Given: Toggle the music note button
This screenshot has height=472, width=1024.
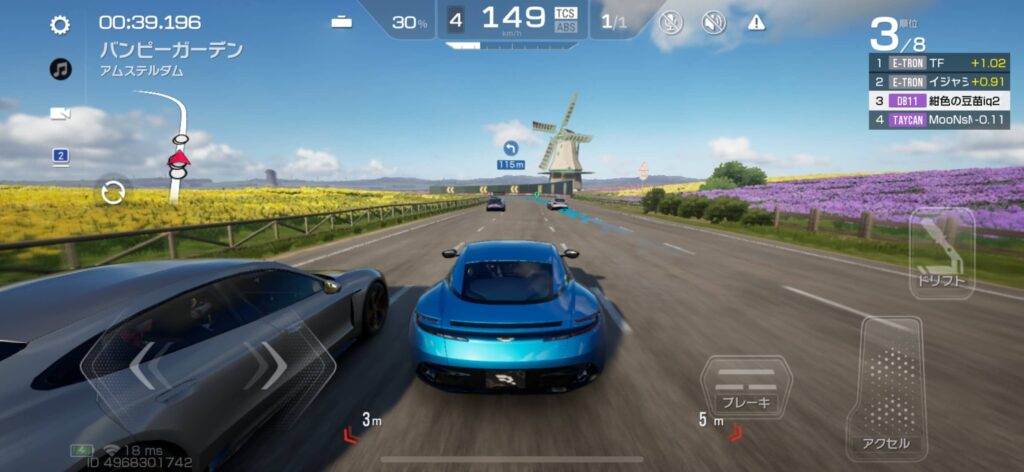Looking at the screenshot, I should coord(60,69).
